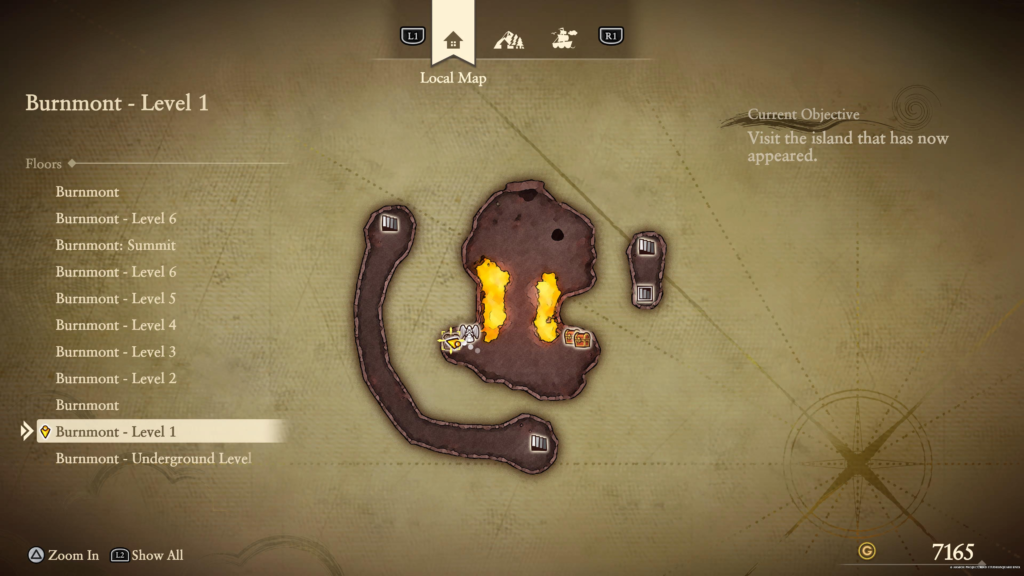Viewport: 1024px width, 576px height.
Task: Click the treasure chest map marker
Action: click(x=577, y=338)
